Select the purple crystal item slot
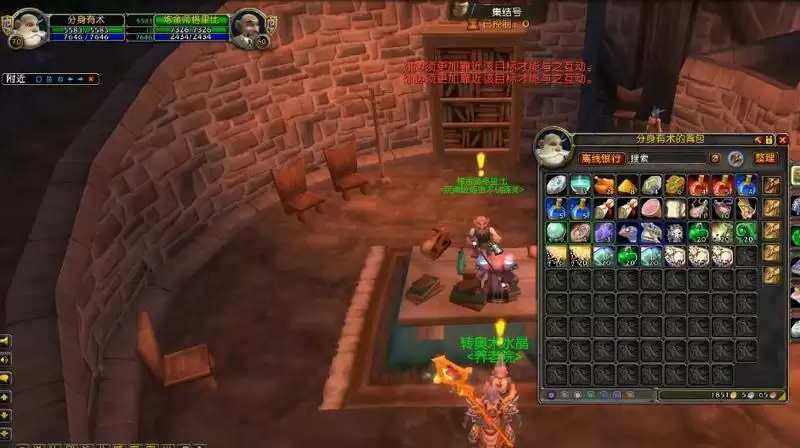Image resolution: width=800 pixels, height=448 pixels. [x=603, y=232]
